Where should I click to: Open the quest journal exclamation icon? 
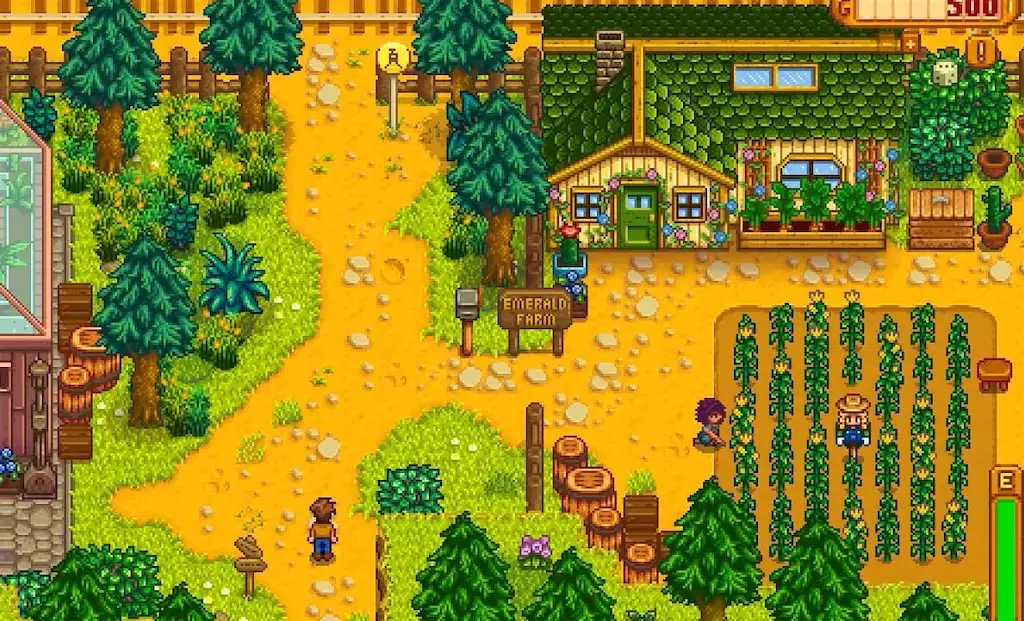click(981, 51)
